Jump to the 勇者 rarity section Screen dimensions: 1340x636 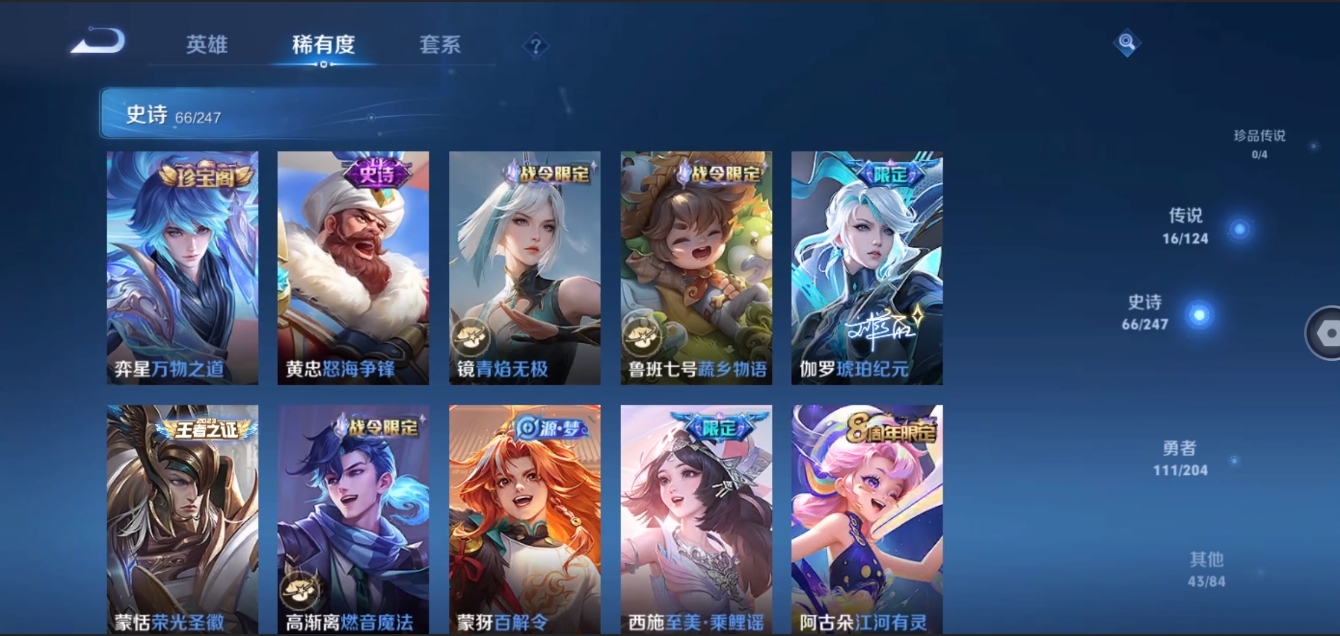point(1180,458)
